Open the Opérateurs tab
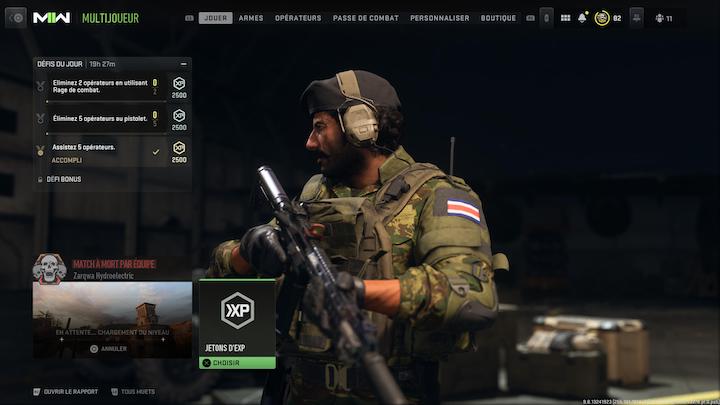 (298, 18)
